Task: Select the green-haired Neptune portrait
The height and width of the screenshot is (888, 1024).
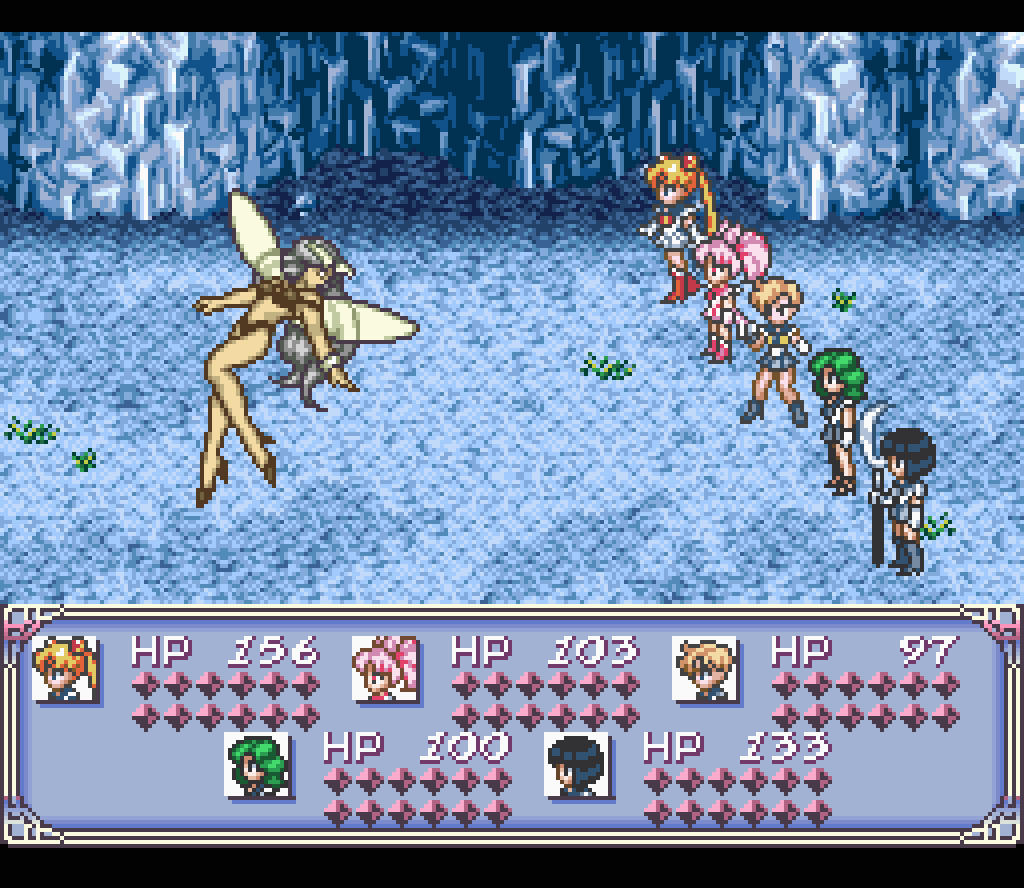Action: click(257, 765)
